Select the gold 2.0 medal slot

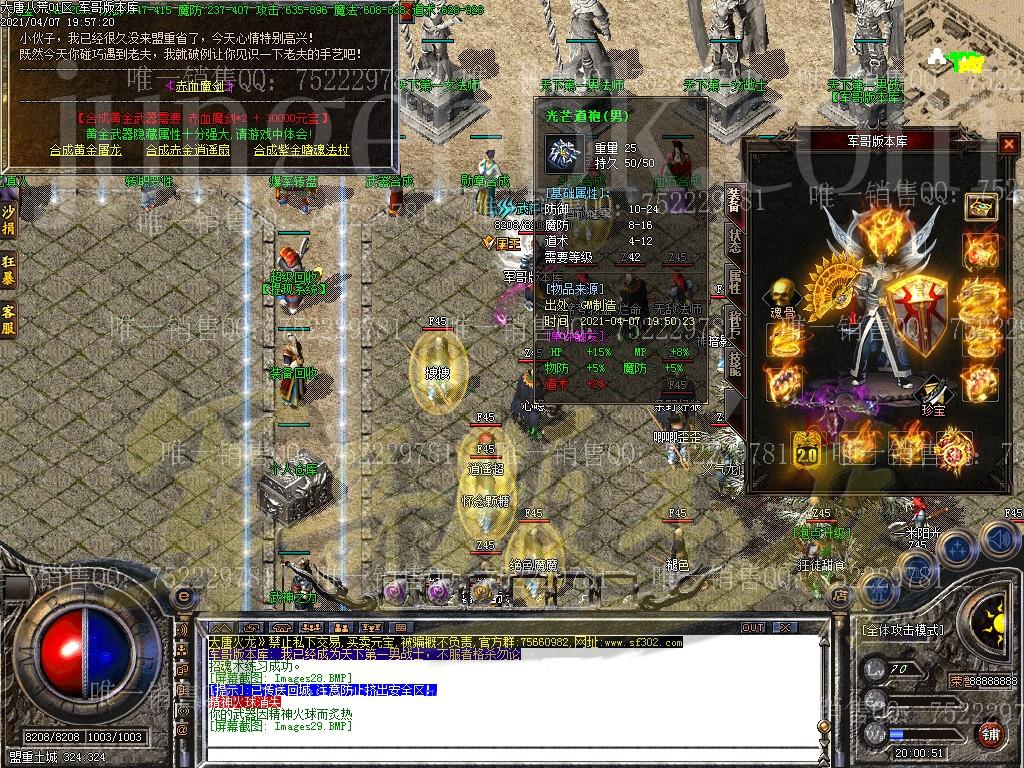click(x=806, y=448)
